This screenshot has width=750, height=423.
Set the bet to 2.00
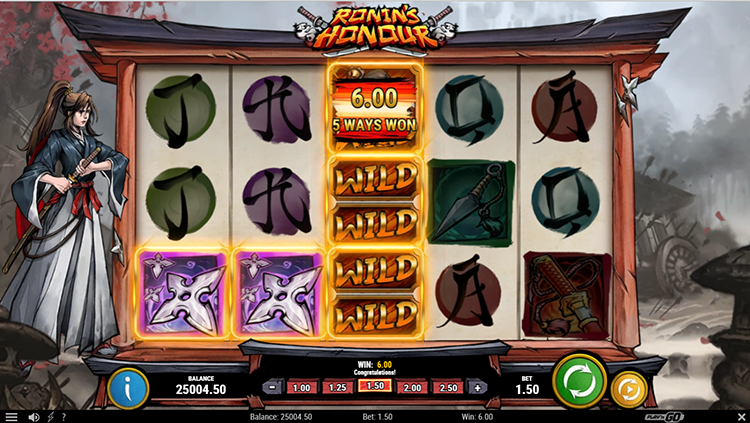tap(411, 387)
